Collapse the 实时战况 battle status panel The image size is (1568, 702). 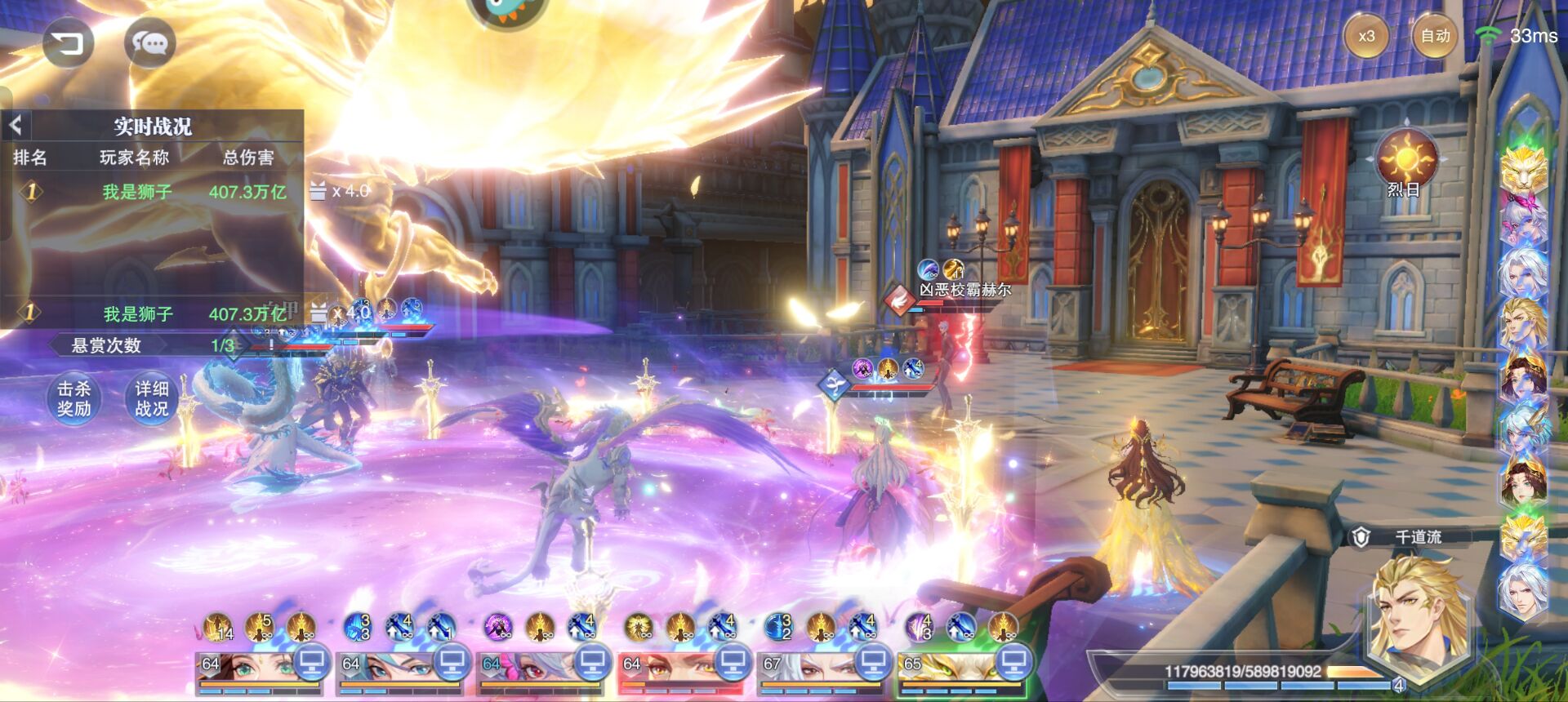click(x=16, y=125)
